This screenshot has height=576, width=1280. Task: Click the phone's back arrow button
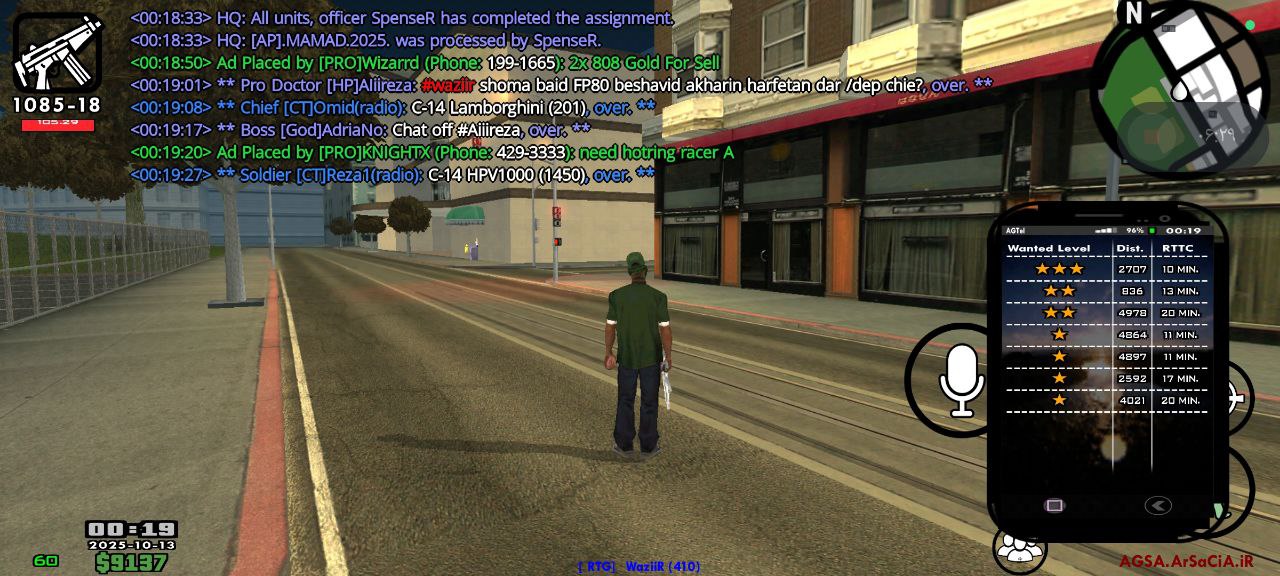tap(1157, 505)
